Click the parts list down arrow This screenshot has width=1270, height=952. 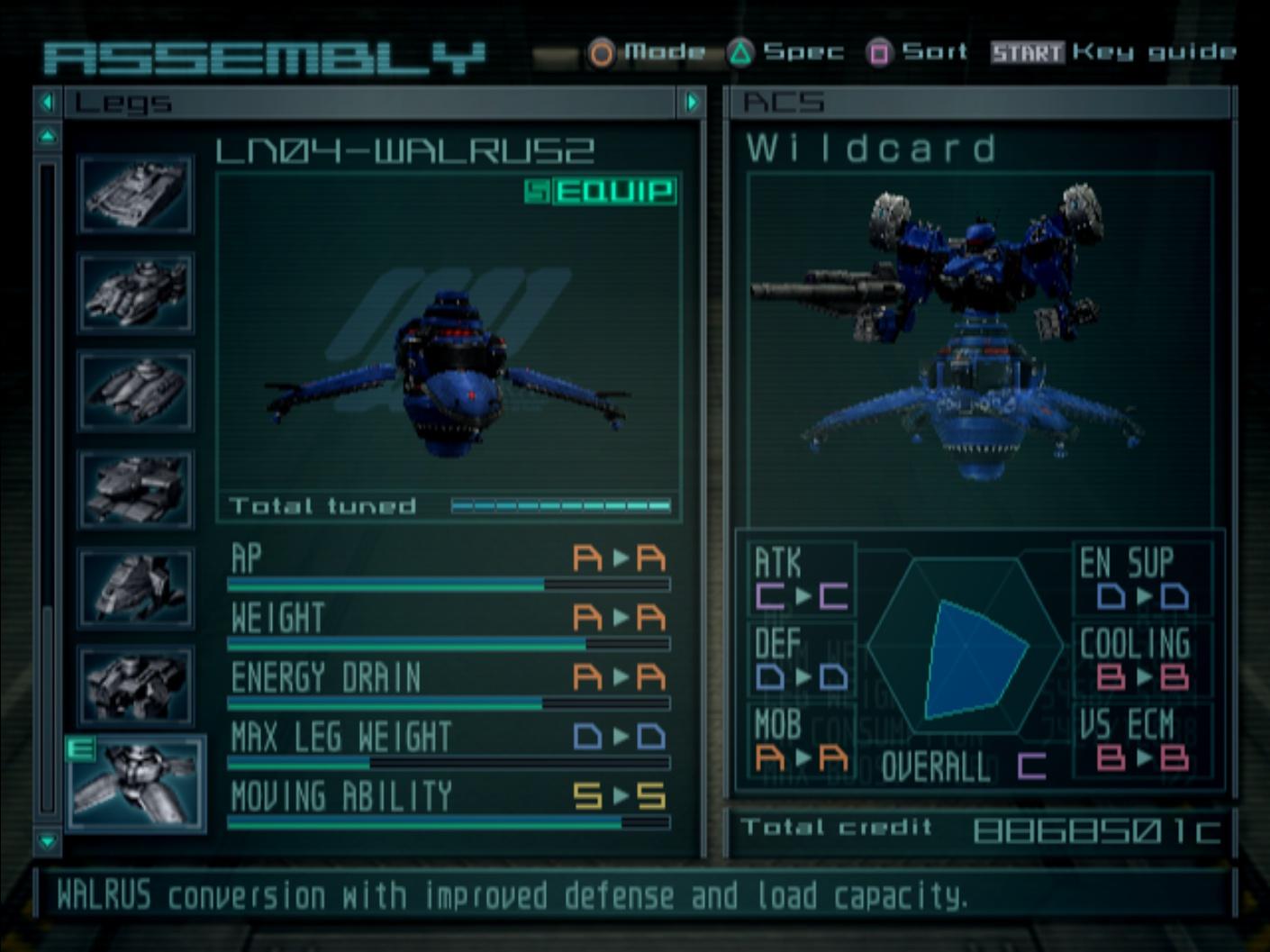click(x=48, y=841)
